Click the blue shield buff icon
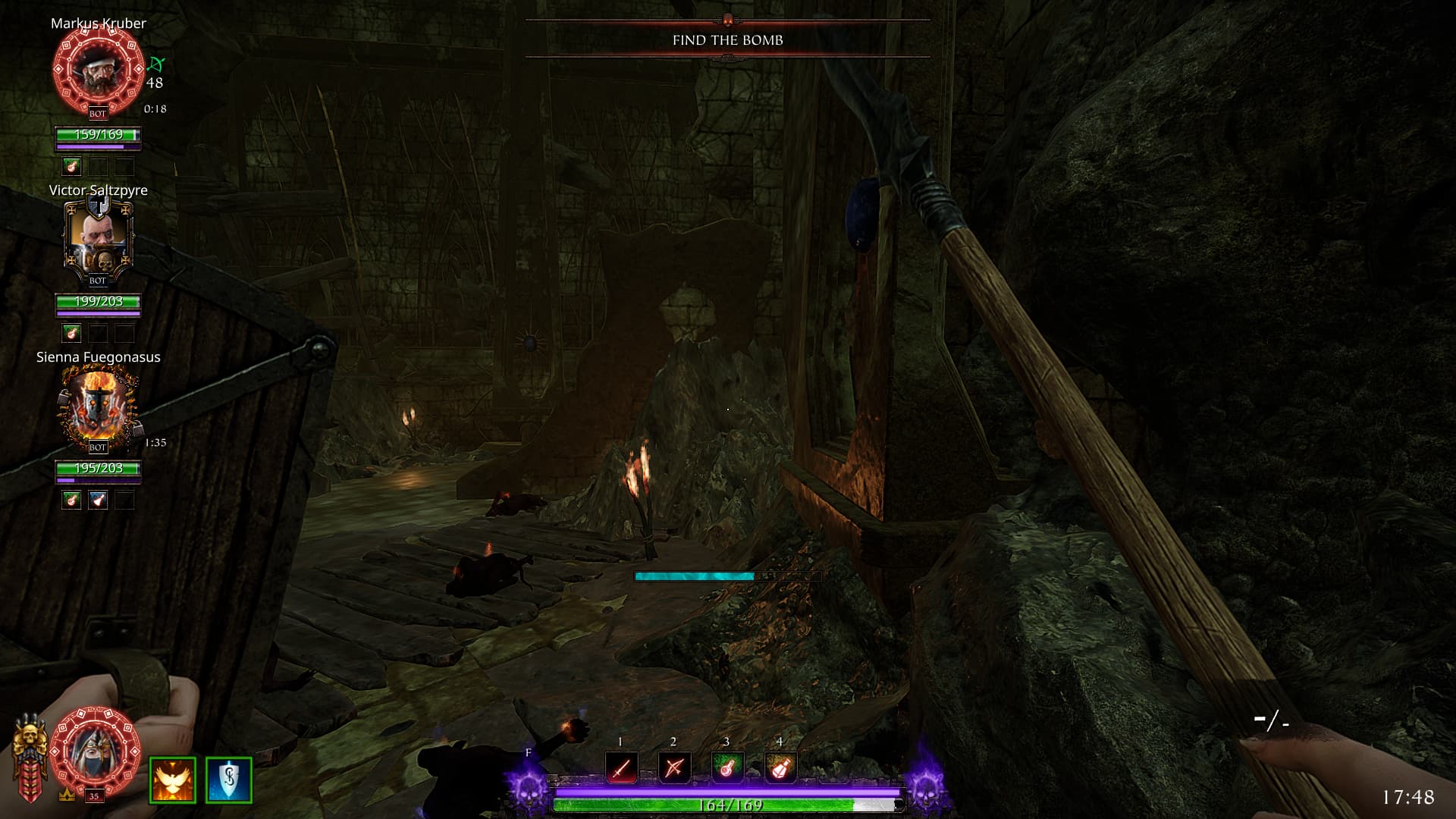Screen dimensions: 1456x819 228,780
